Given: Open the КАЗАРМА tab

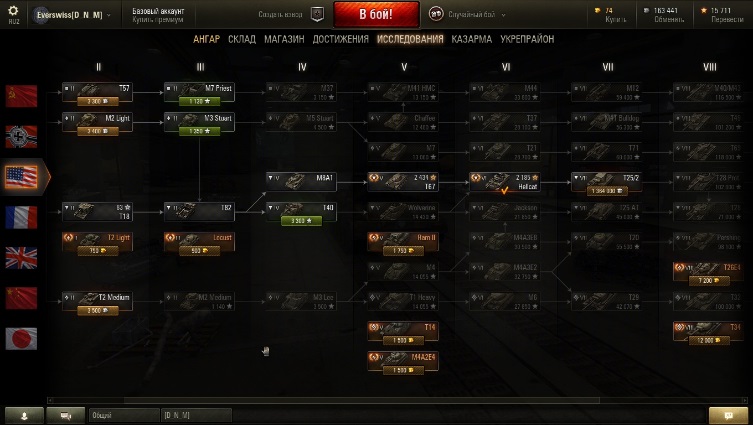Looking at the screenshot, I should pos(471,39).
